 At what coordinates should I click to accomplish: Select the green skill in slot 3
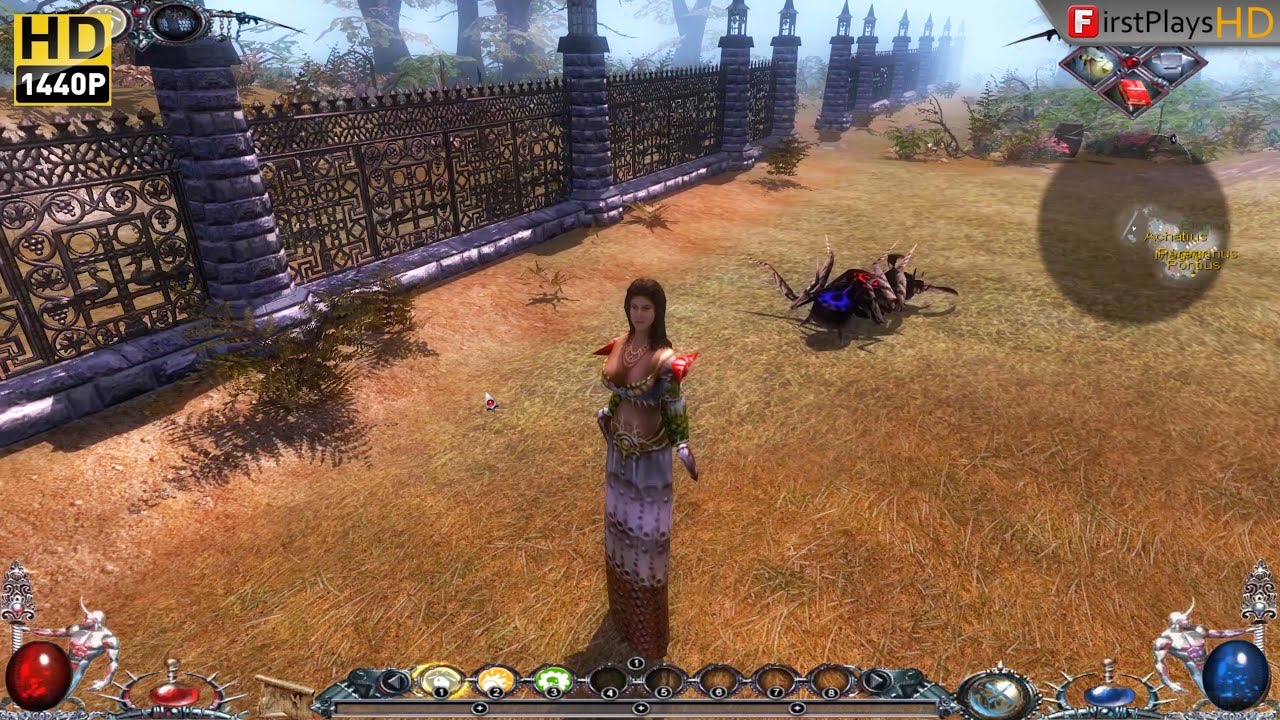click(550, 680)
